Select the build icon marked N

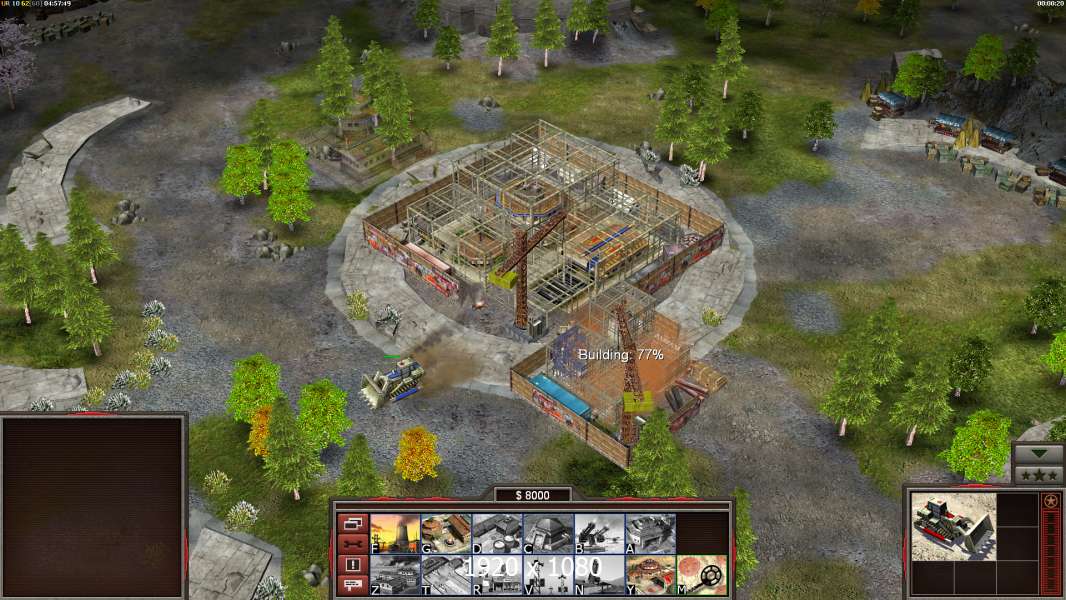599,575
